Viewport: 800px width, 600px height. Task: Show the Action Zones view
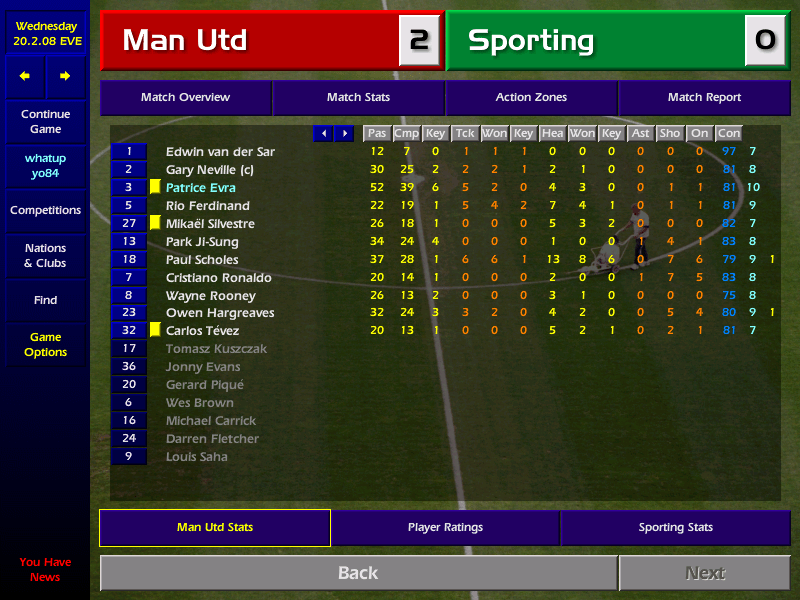point(531,97)
